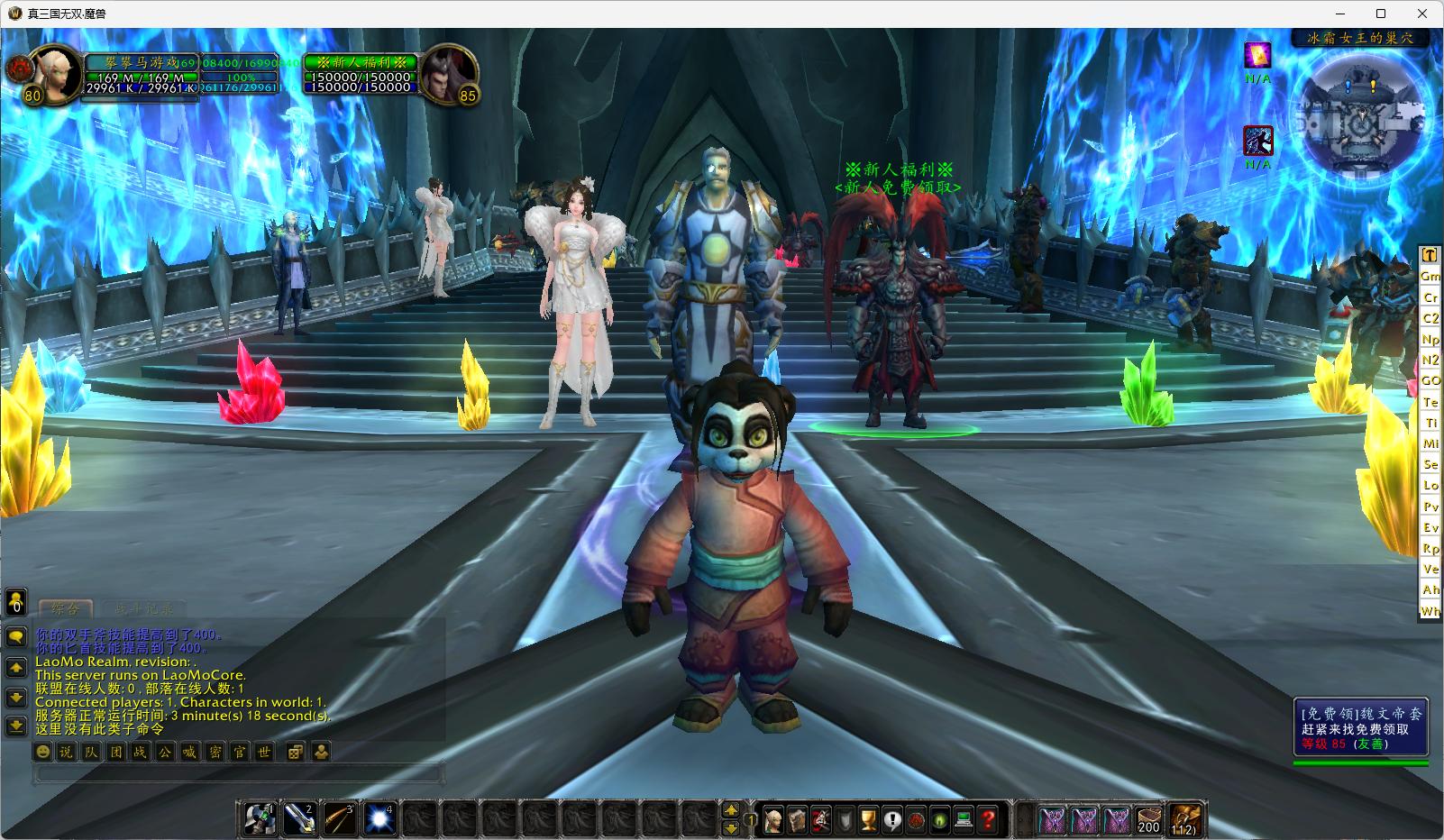Click the target portrait of the level 85 NPC

(x=450, y=75)
